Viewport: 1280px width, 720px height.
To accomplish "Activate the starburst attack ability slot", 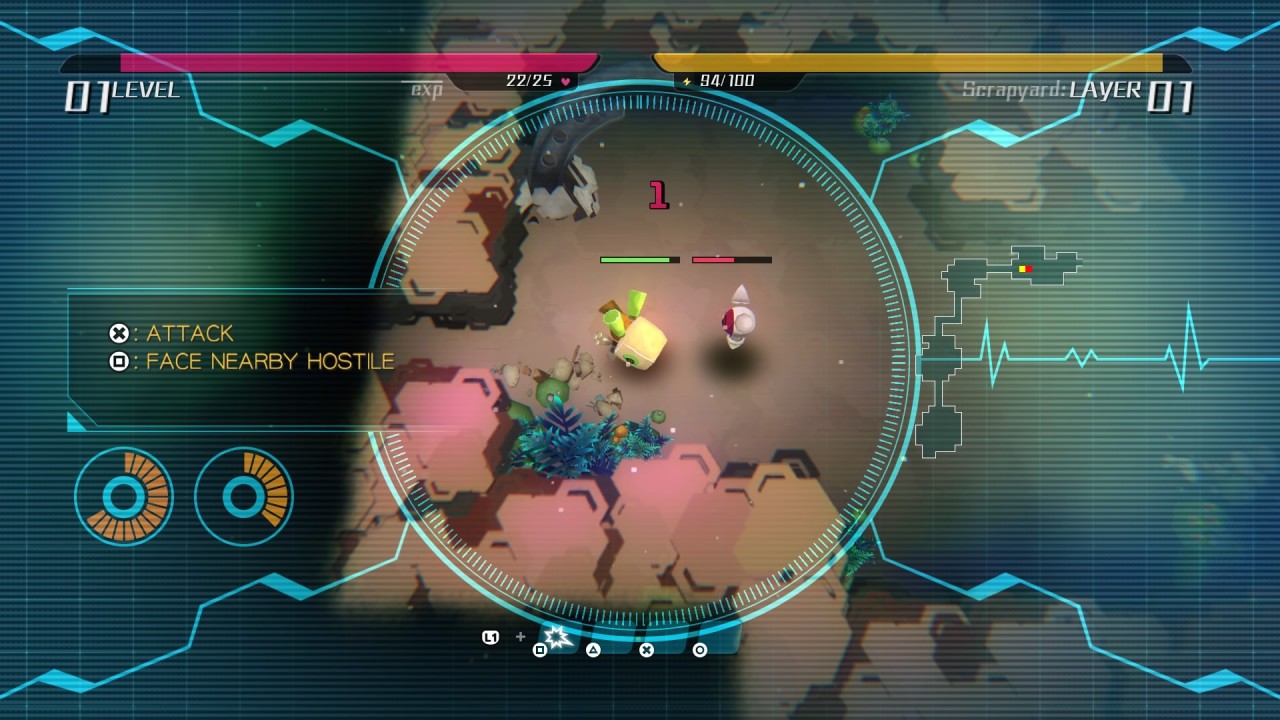I will pos(556,637).
